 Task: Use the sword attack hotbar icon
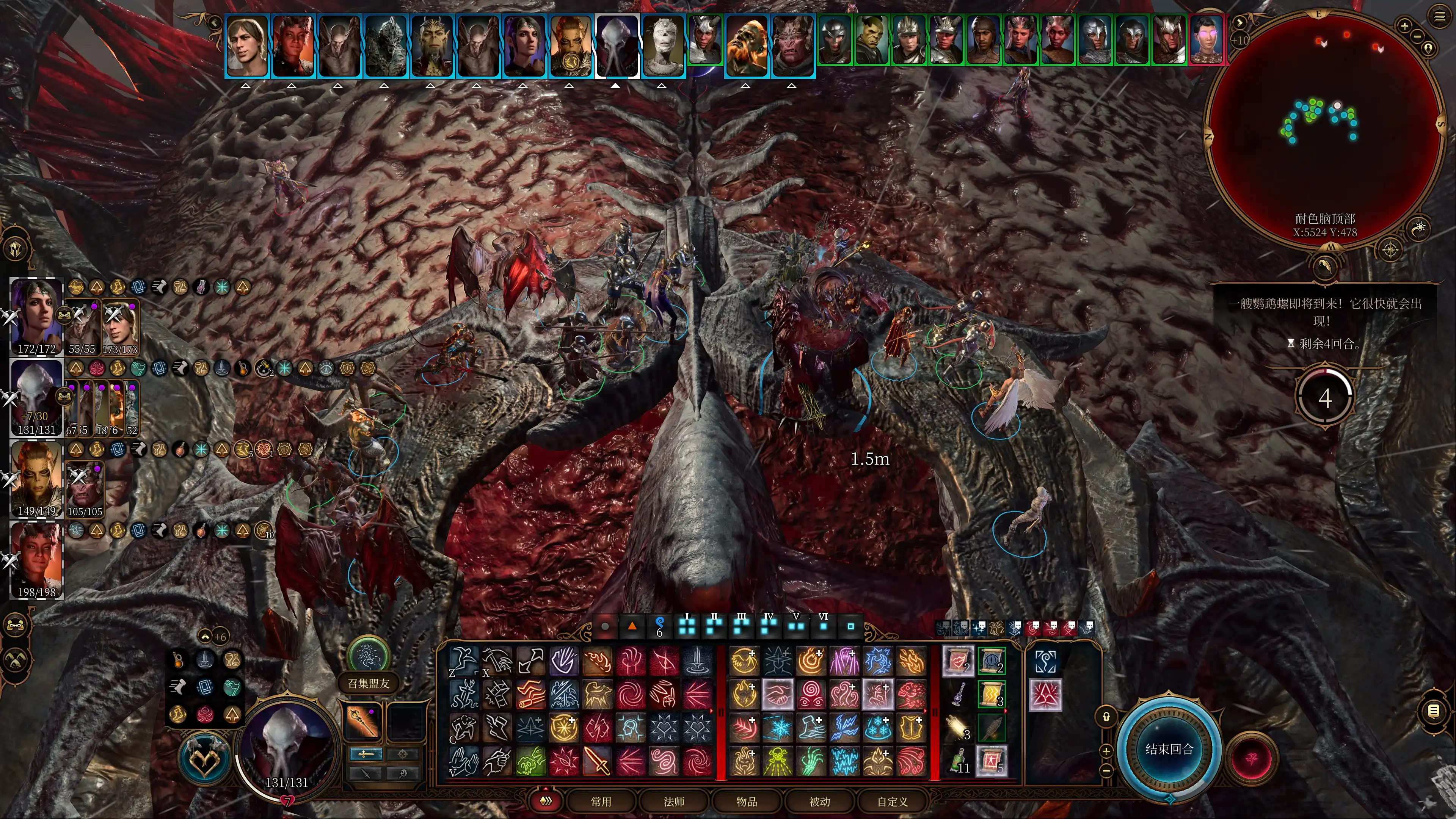597,761
